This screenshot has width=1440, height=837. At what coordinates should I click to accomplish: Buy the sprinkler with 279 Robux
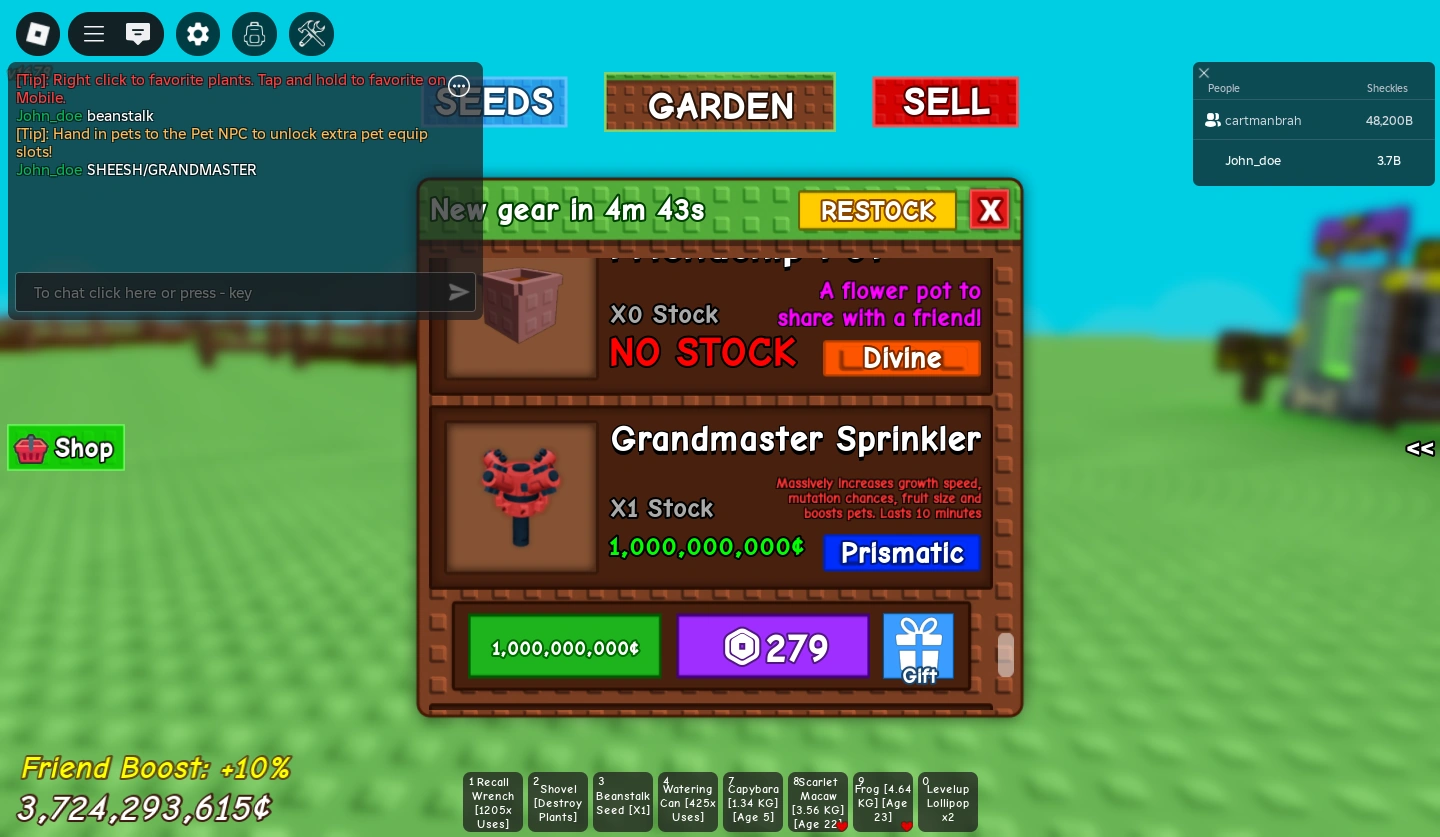773,646
